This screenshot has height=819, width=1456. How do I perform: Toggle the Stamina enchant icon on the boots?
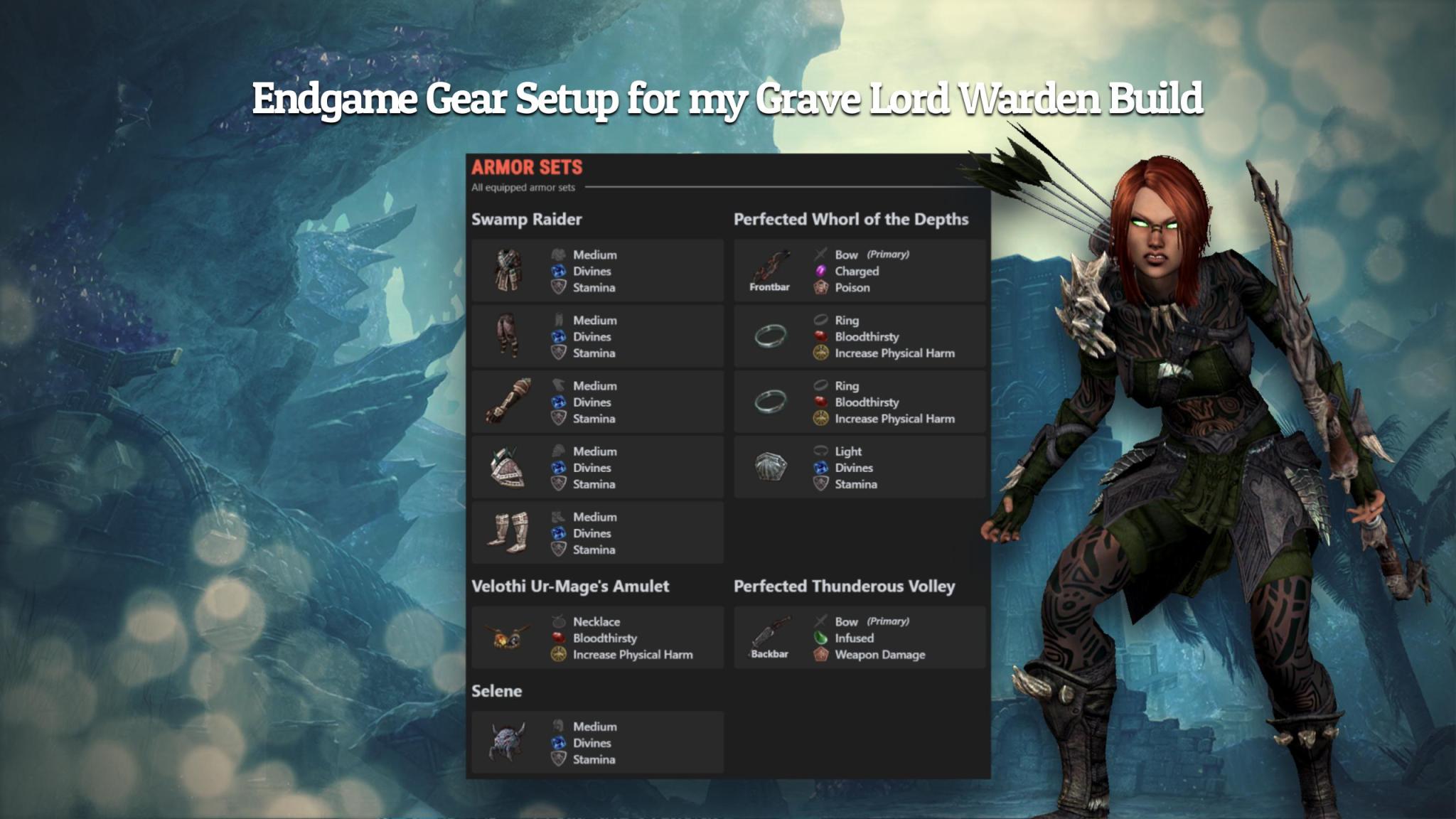point(558,550)
